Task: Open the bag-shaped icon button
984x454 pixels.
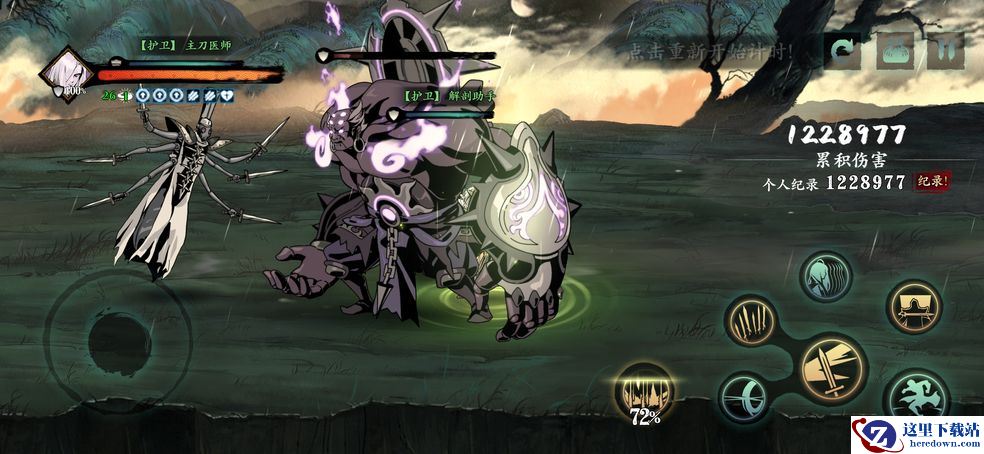Action: tap(894, 51)
